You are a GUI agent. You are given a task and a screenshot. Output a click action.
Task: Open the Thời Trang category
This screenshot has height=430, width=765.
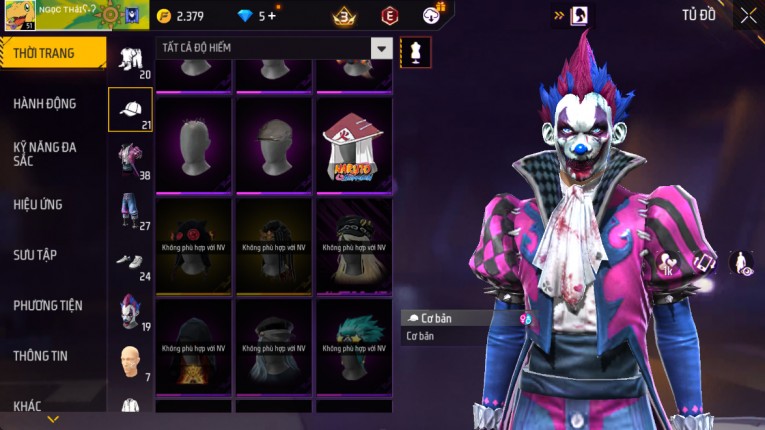click(50, 53)
